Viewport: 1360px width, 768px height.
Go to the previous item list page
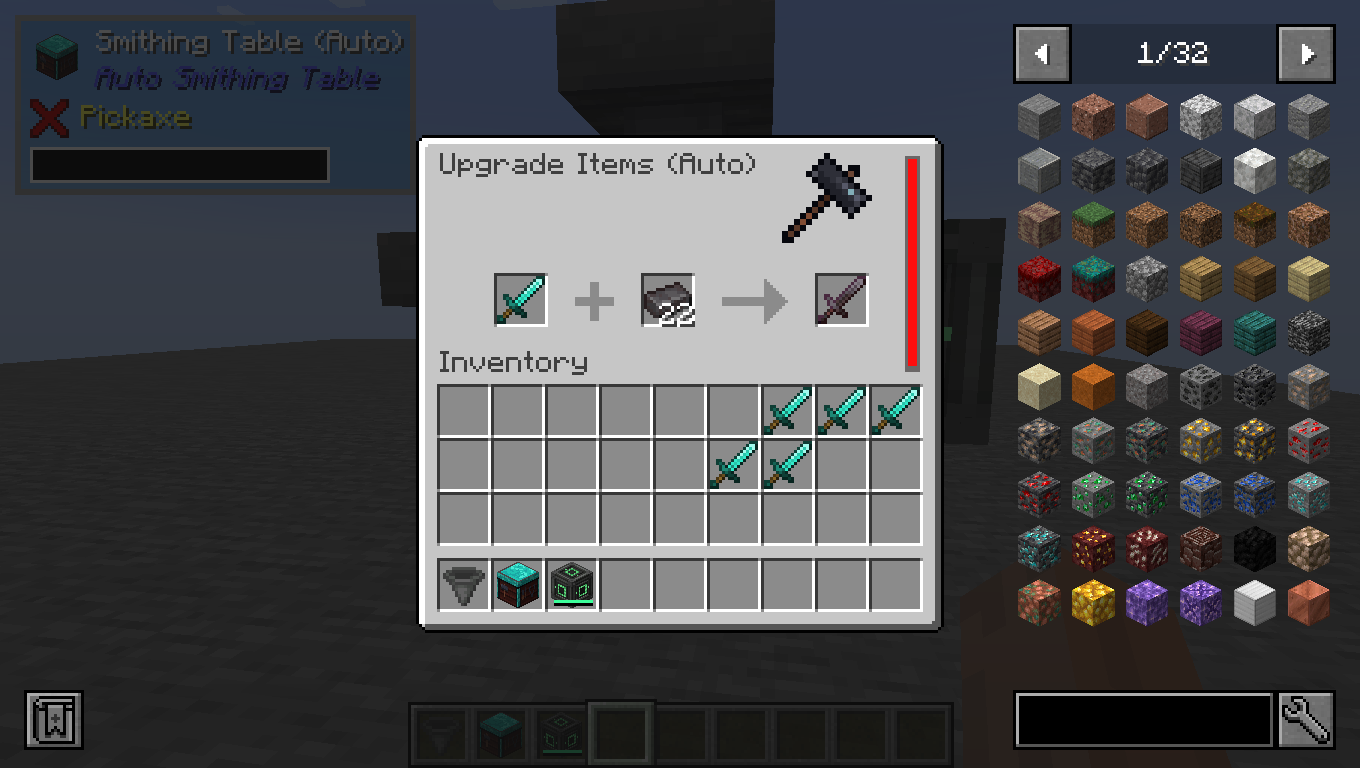pos(1042,54)
